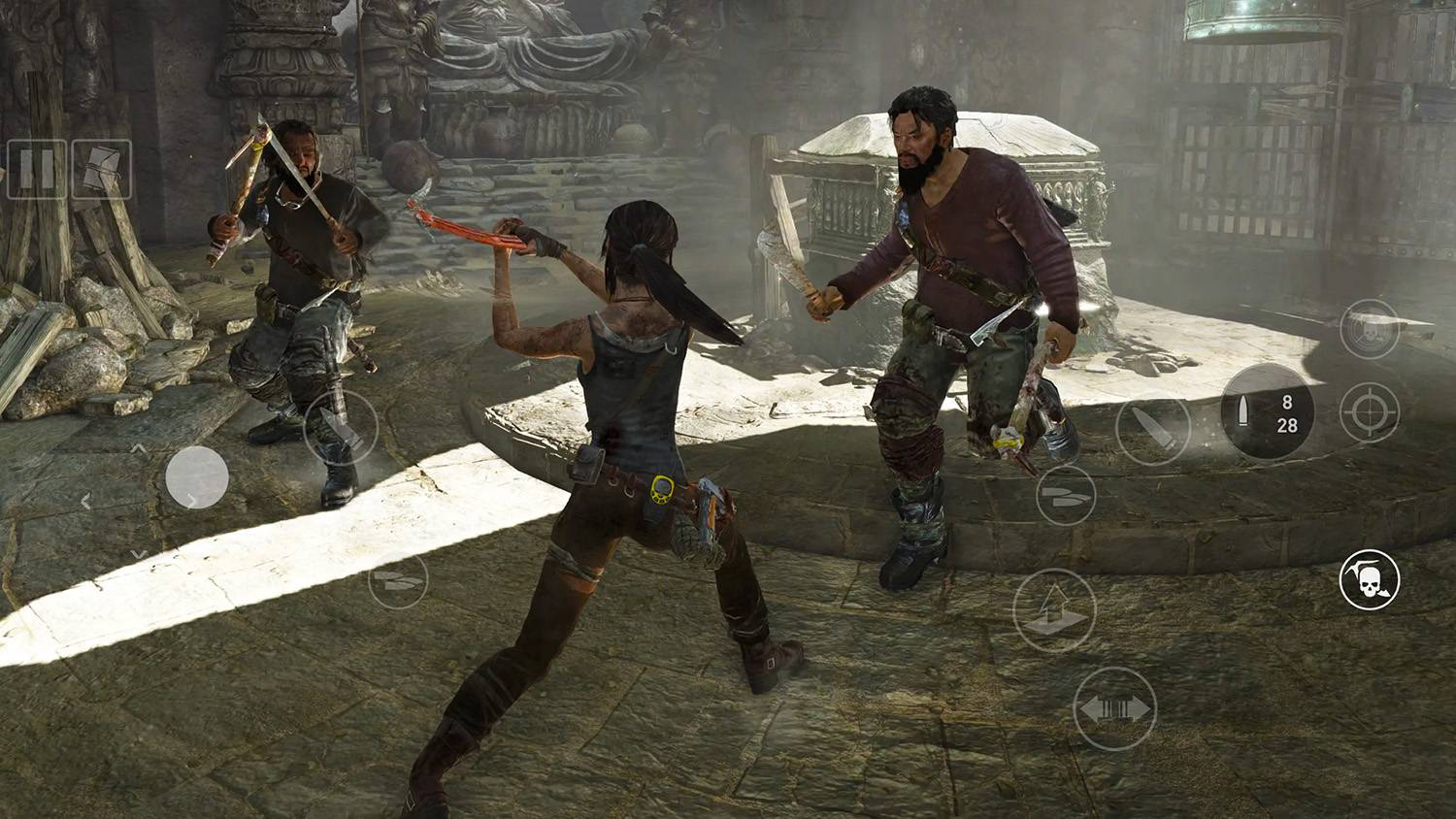Image resolution: width=1456 pixels, height=819 pixels.
Task: Tap the jump arrow button
Action: (1054, 609)
